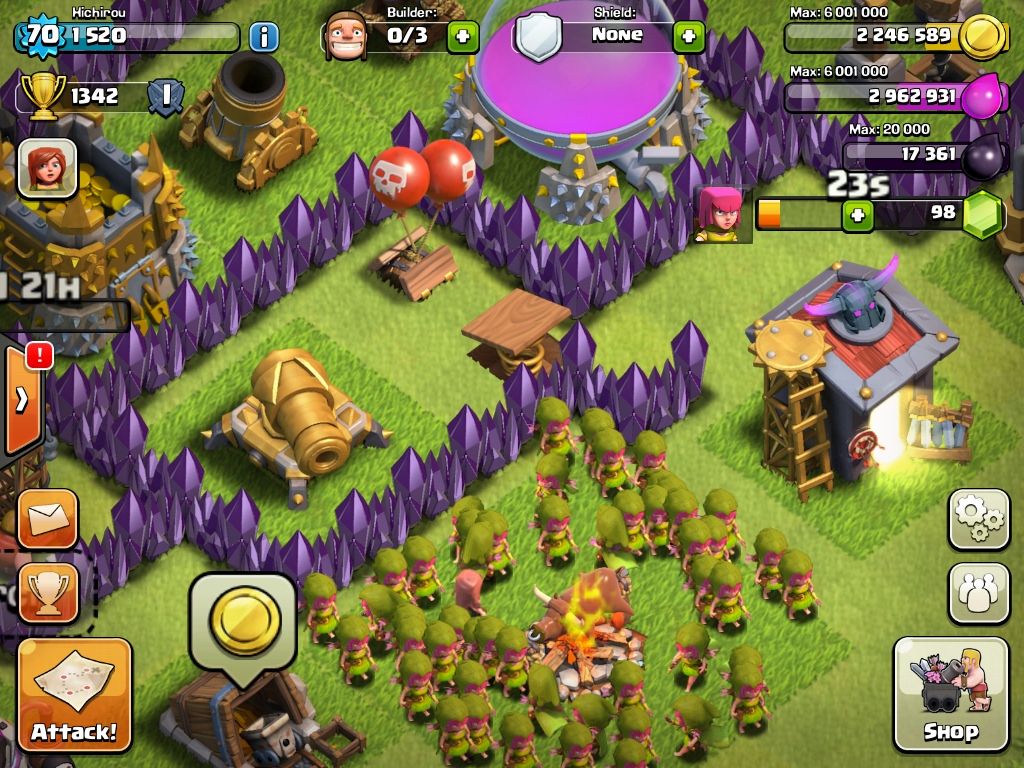
Task: Tap the Attack! map button
Action: [74, 694]
